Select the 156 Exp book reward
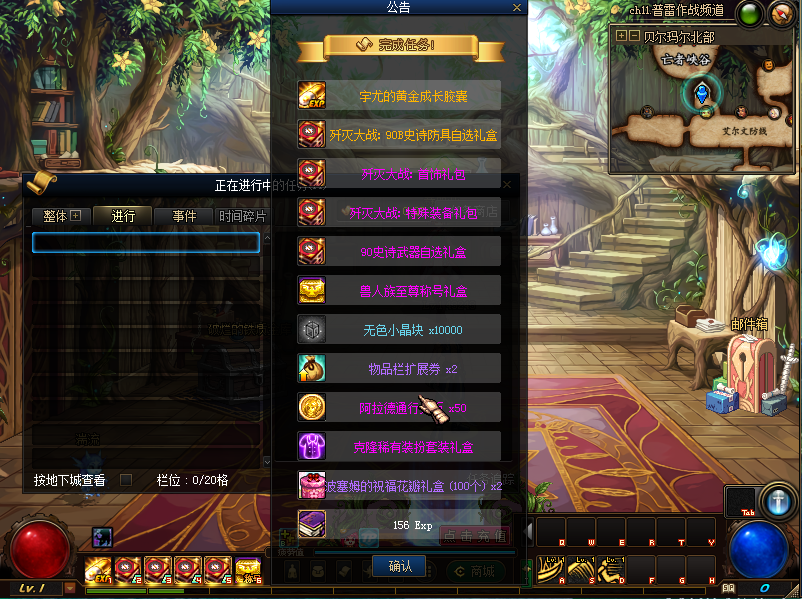 pyautogui.click(x=399, y=524)
